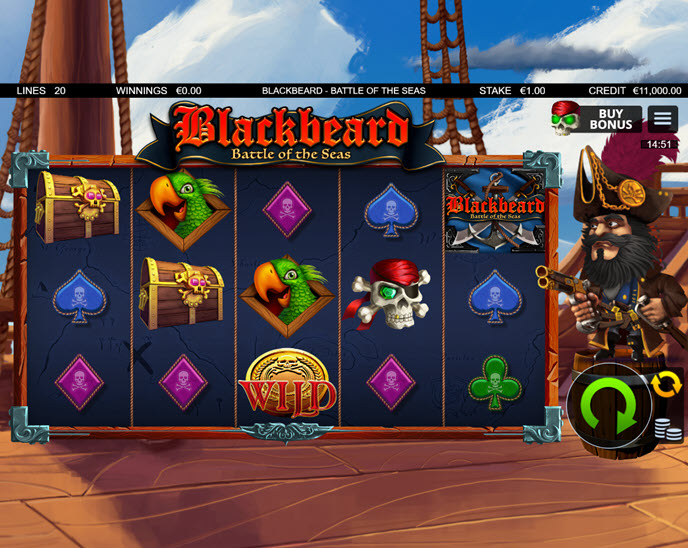This screenshot has height=548, width=688.
Task: Spin the reels with the green arrow button
Action: click(607, 407)
